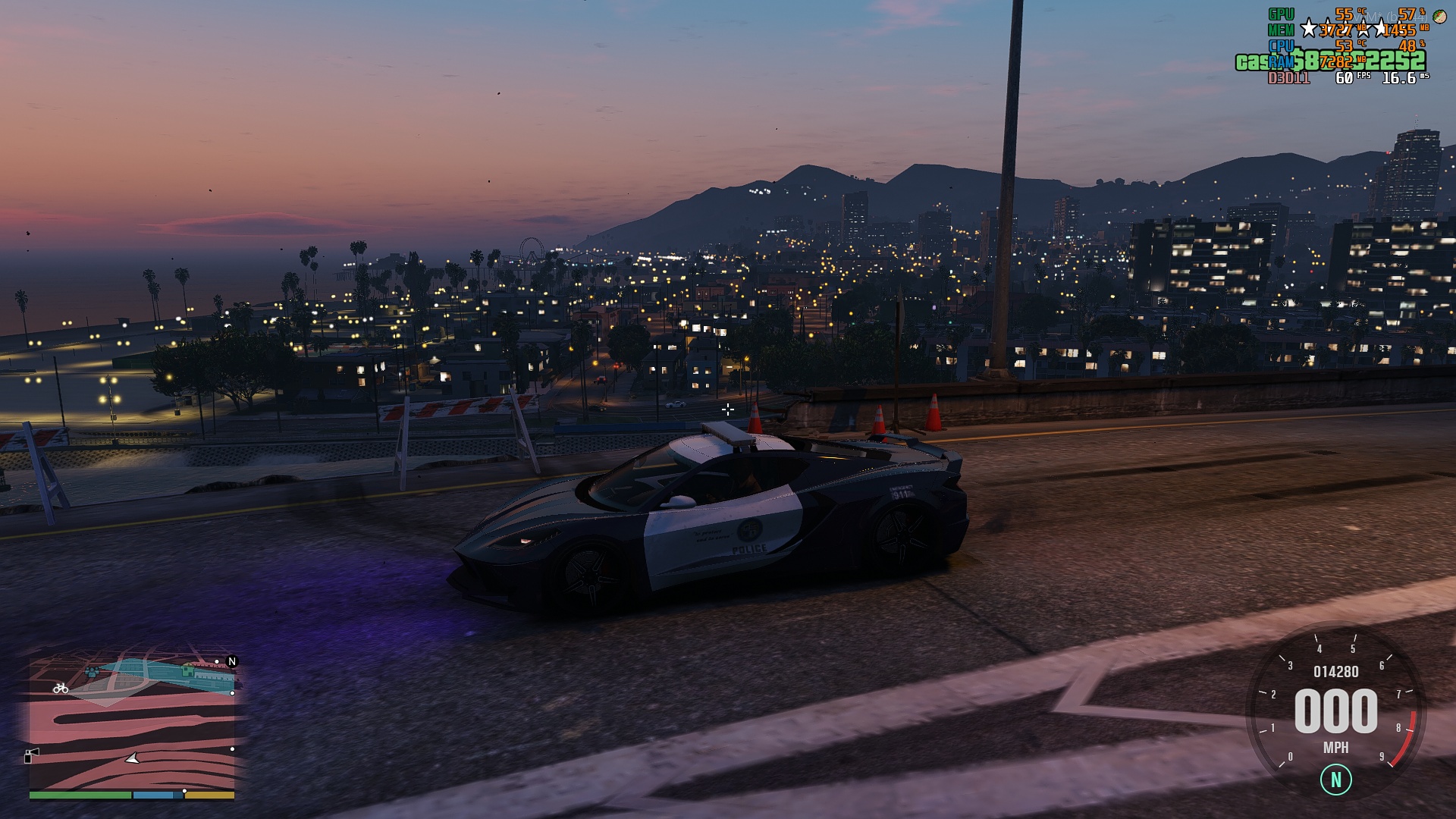
Task: Expand the GPU stats row in the overlay
Action: pos(1282,13)
